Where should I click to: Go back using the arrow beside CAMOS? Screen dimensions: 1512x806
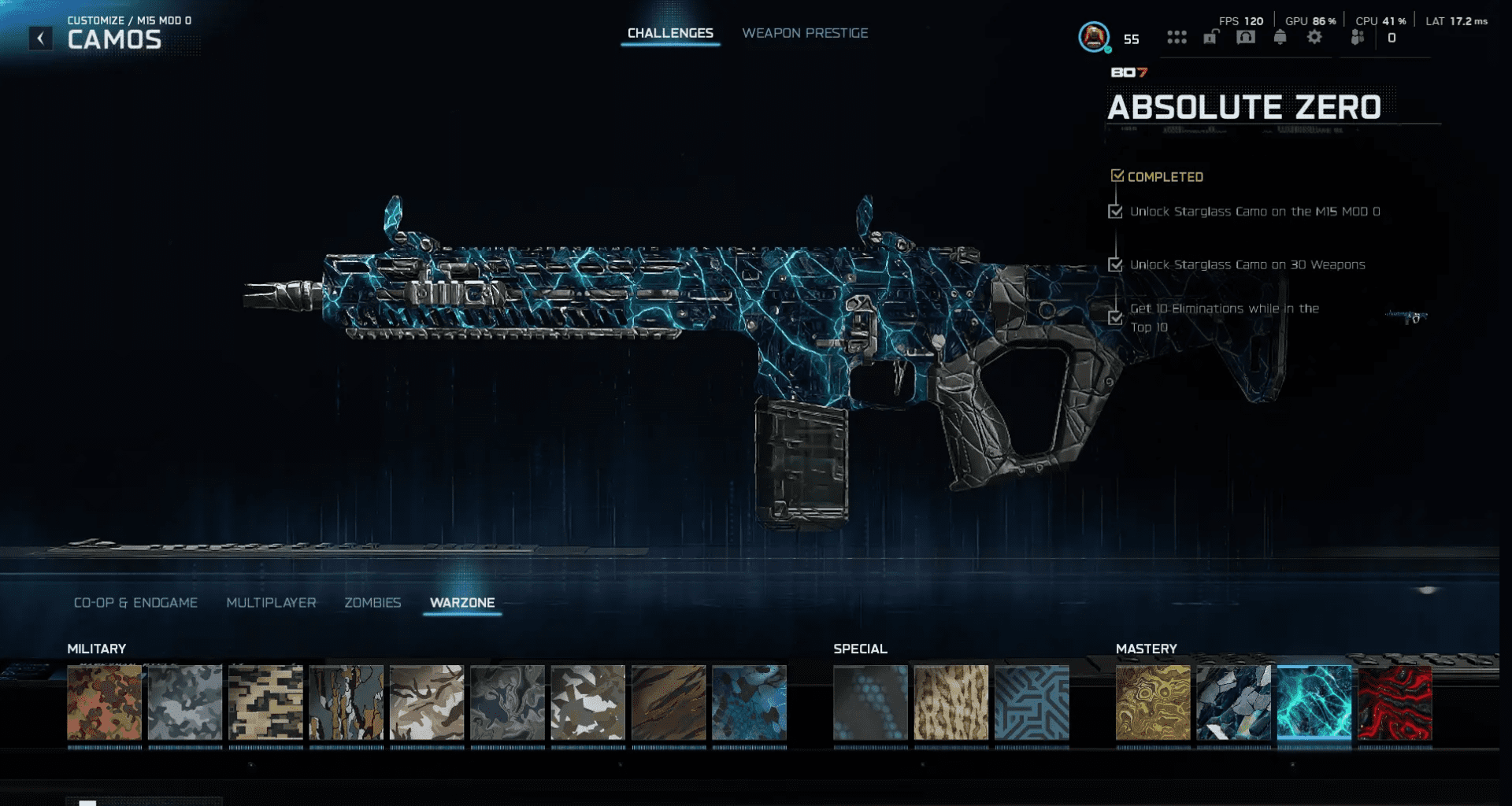(x=41, y=38)
